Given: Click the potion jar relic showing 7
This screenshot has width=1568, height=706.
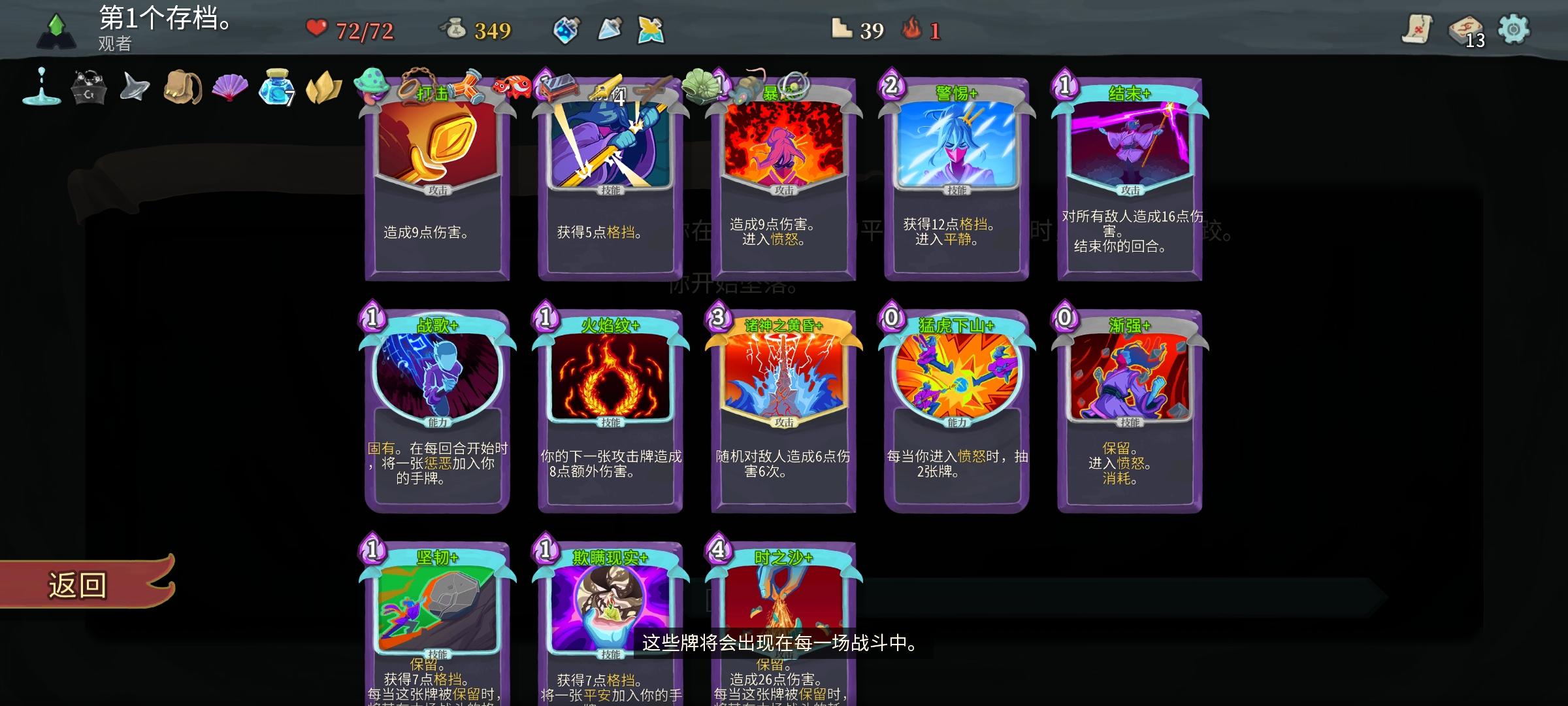Looking at the screenshot, I should tap(277, 86).
